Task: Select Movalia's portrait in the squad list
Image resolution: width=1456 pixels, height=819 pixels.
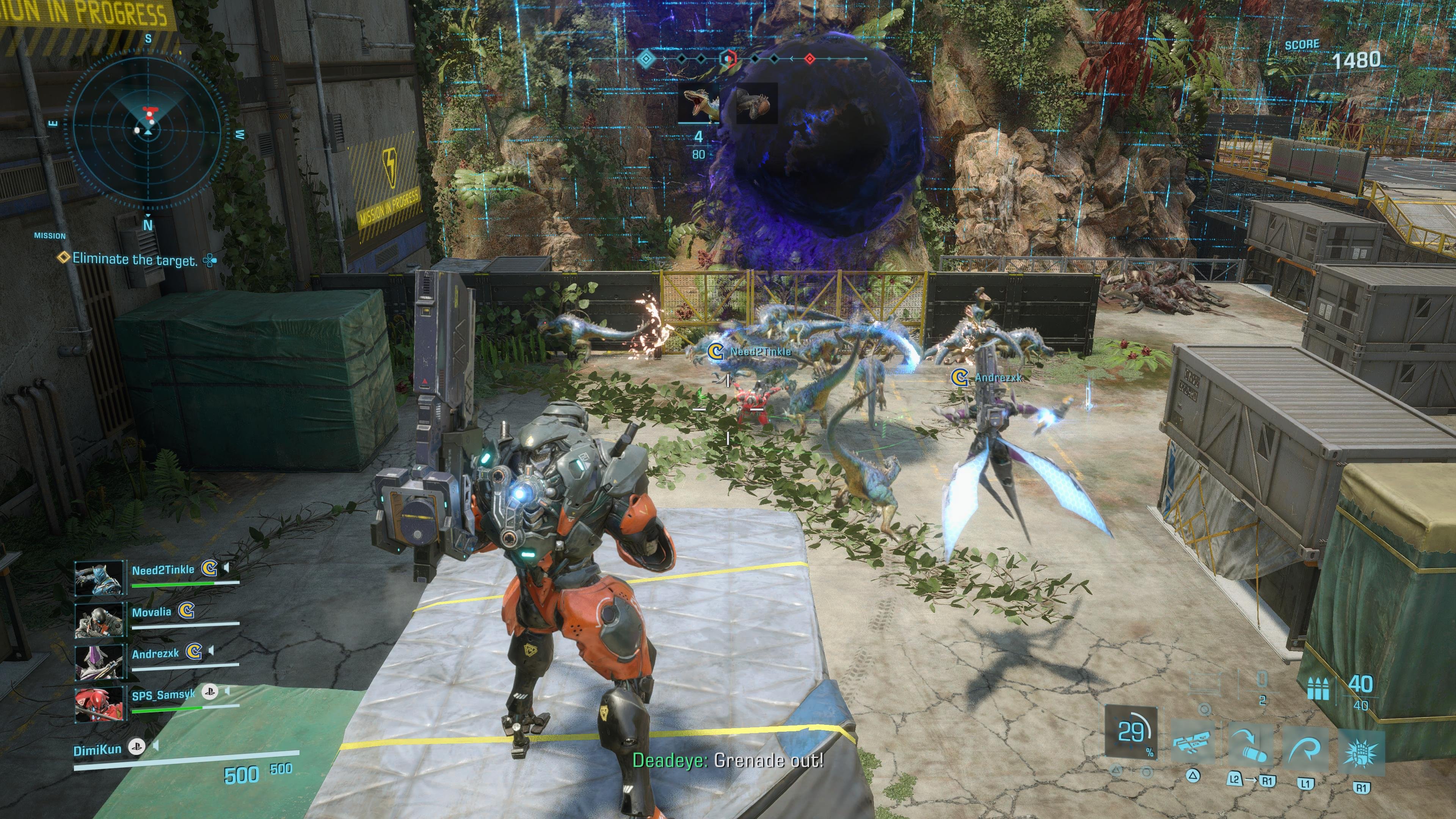Action: point(99,620)
